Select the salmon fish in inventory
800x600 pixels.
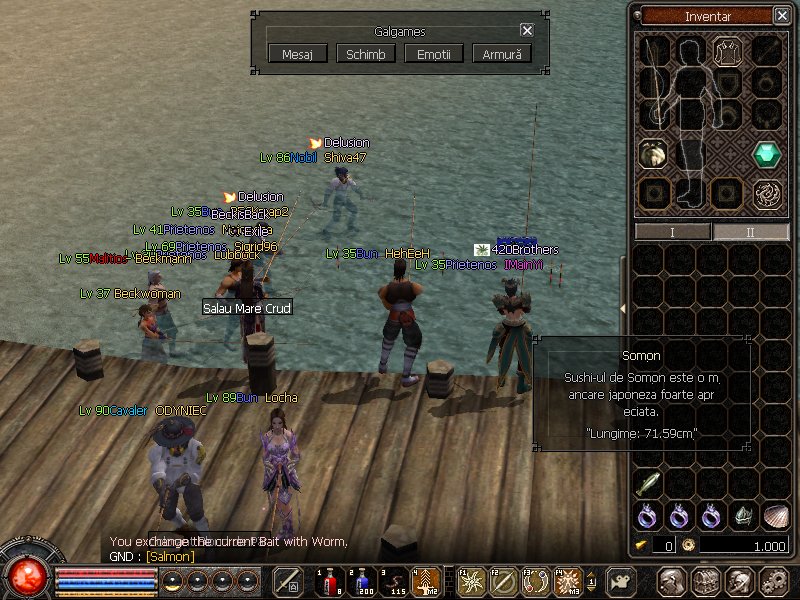[x=648, y=484]
